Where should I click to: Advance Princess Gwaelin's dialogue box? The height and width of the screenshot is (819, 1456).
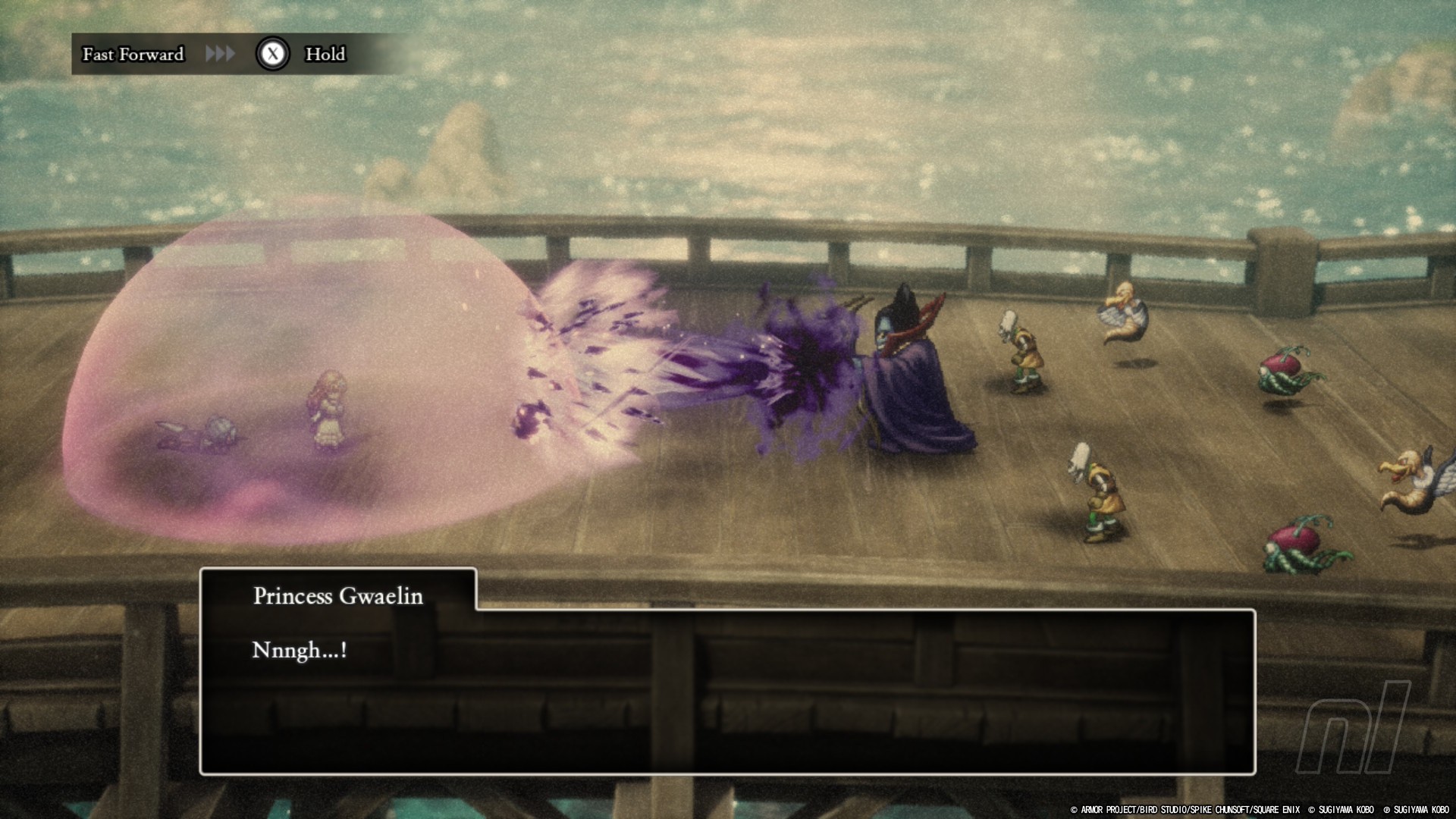(726, 690)
